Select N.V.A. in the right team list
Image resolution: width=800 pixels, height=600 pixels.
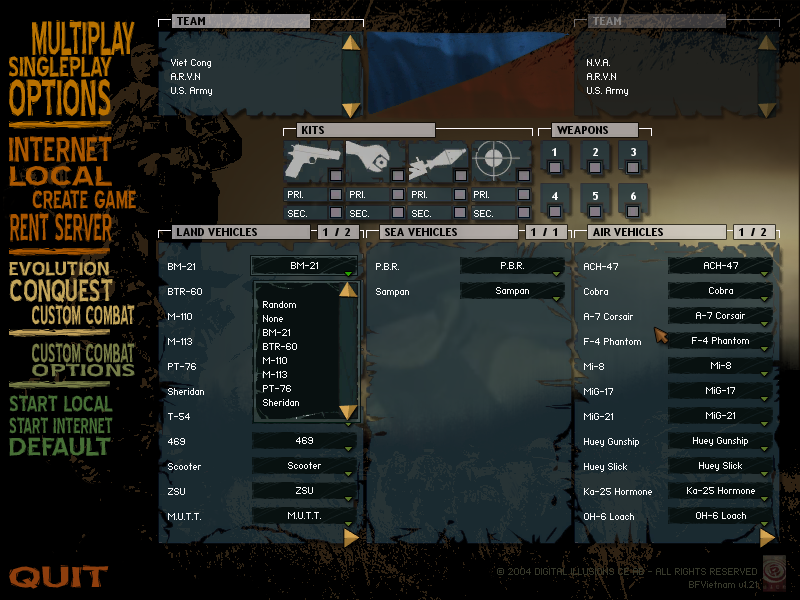[x=597, y=63]
